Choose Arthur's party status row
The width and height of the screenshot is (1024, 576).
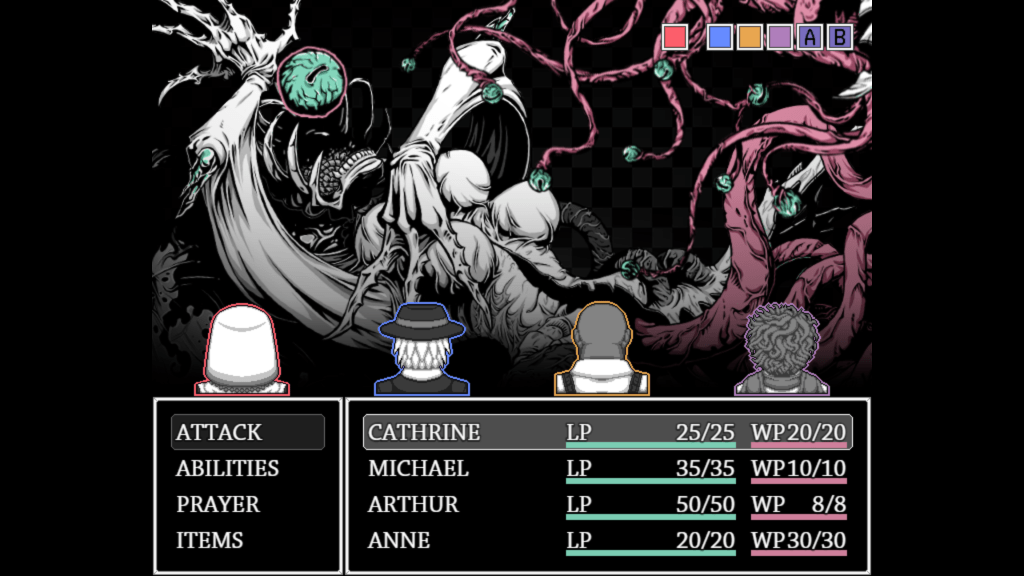tap(607, 504)
